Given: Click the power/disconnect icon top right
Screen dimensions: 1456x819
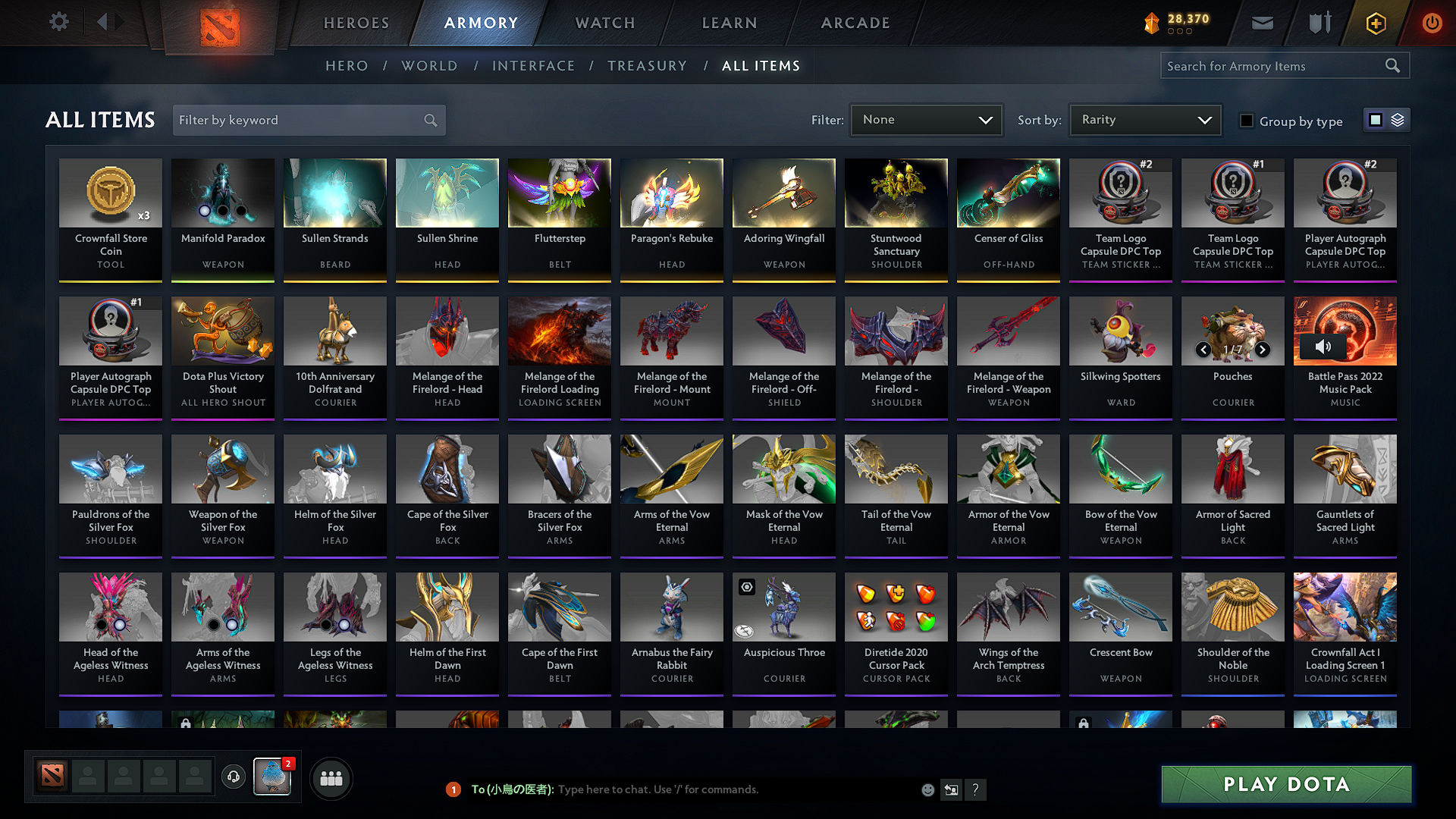Looking at the screenshot, I should pyautogui.click(x=1432, y=23).
